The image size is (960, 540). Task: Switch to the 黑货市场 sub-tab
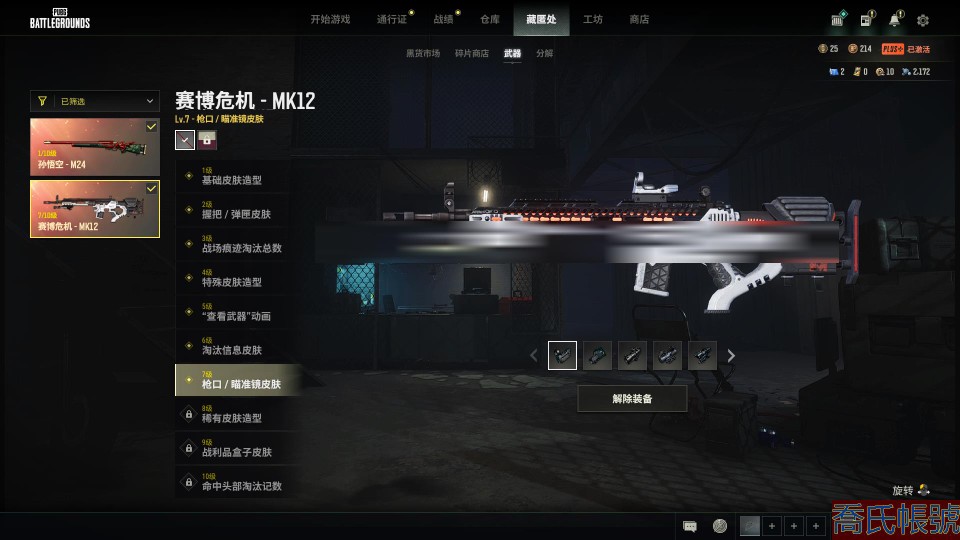tap(422, 53)
